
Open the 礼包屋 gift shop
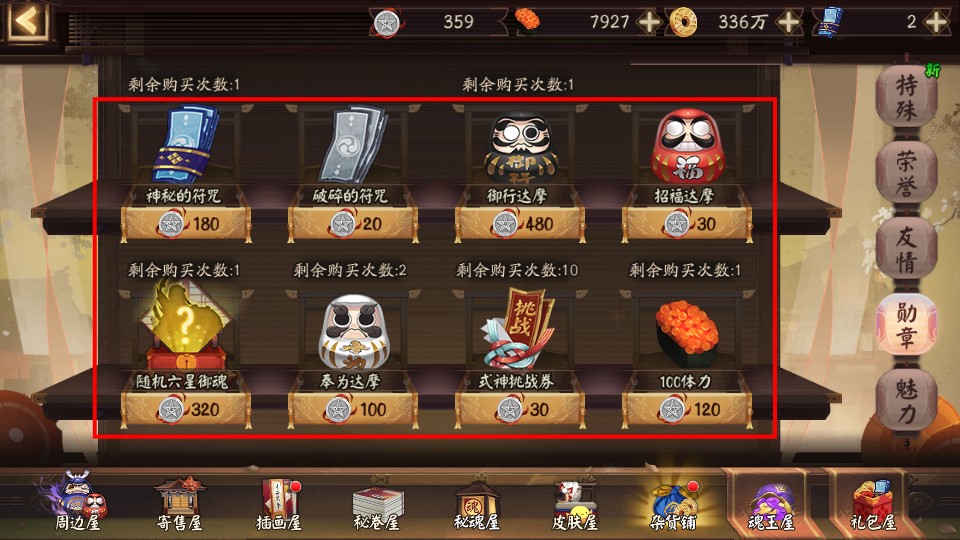point(873,504)
